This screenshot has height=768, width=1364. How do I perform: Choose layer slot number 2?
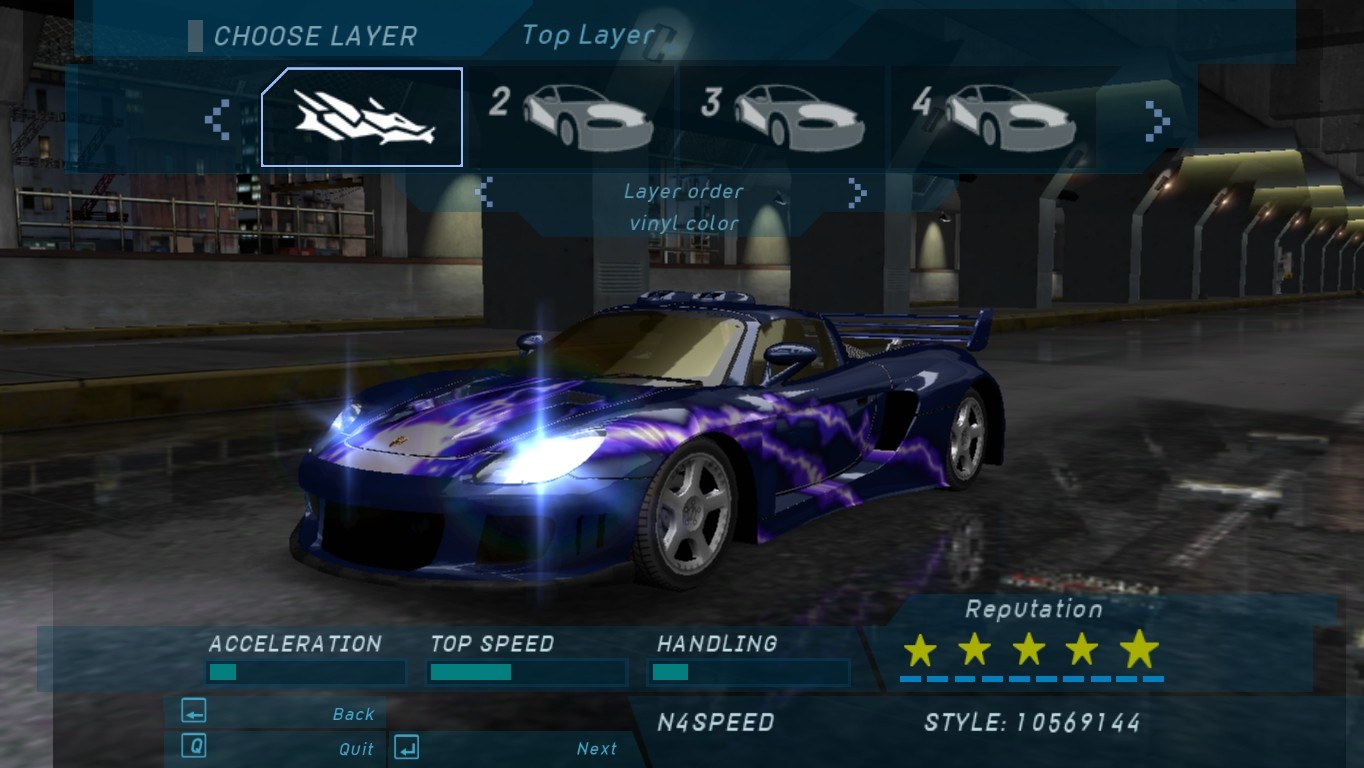click(x=574, y=117)
